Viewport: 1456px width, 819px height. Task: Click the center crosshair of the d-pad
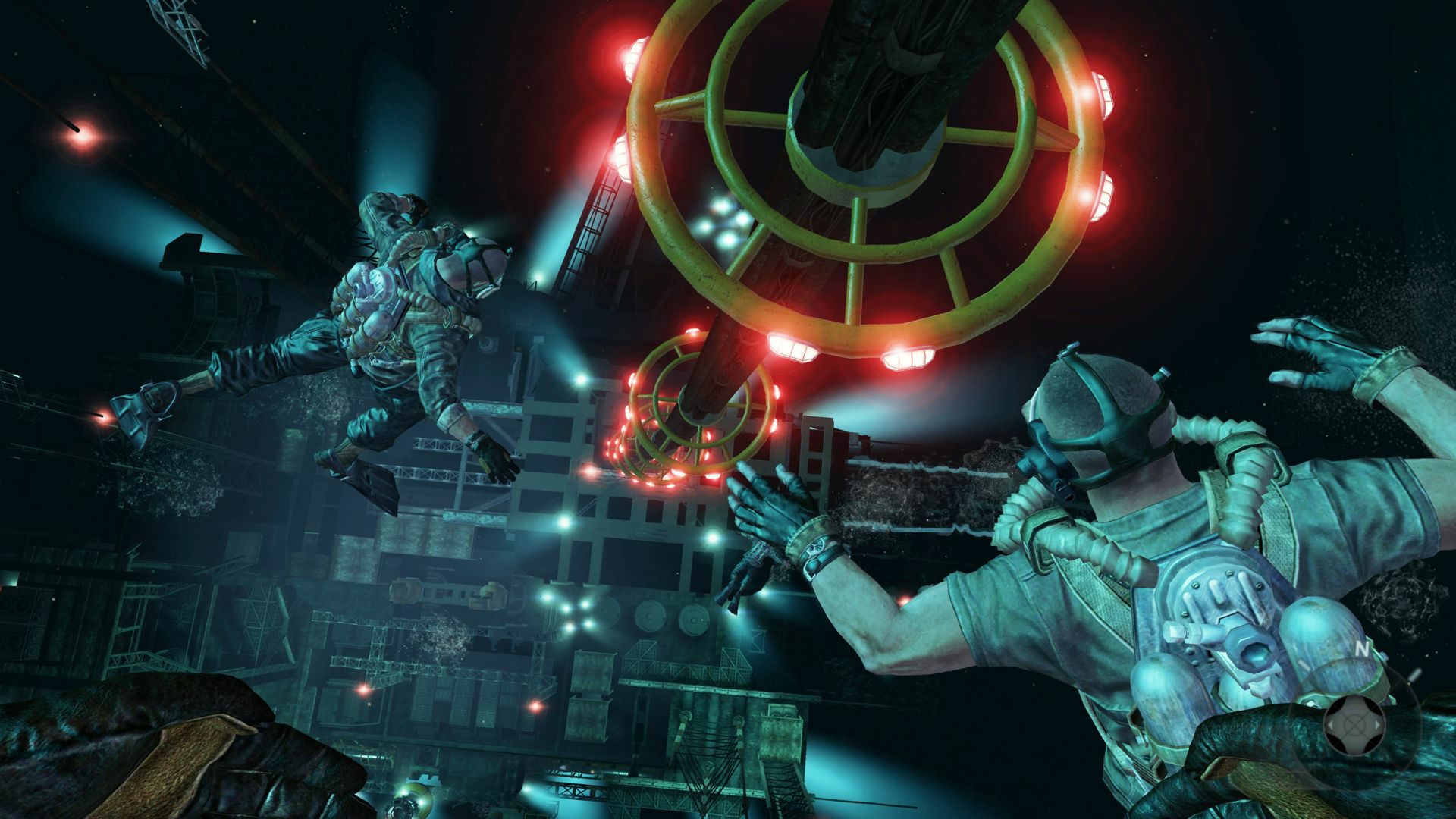coord(1354,725)
